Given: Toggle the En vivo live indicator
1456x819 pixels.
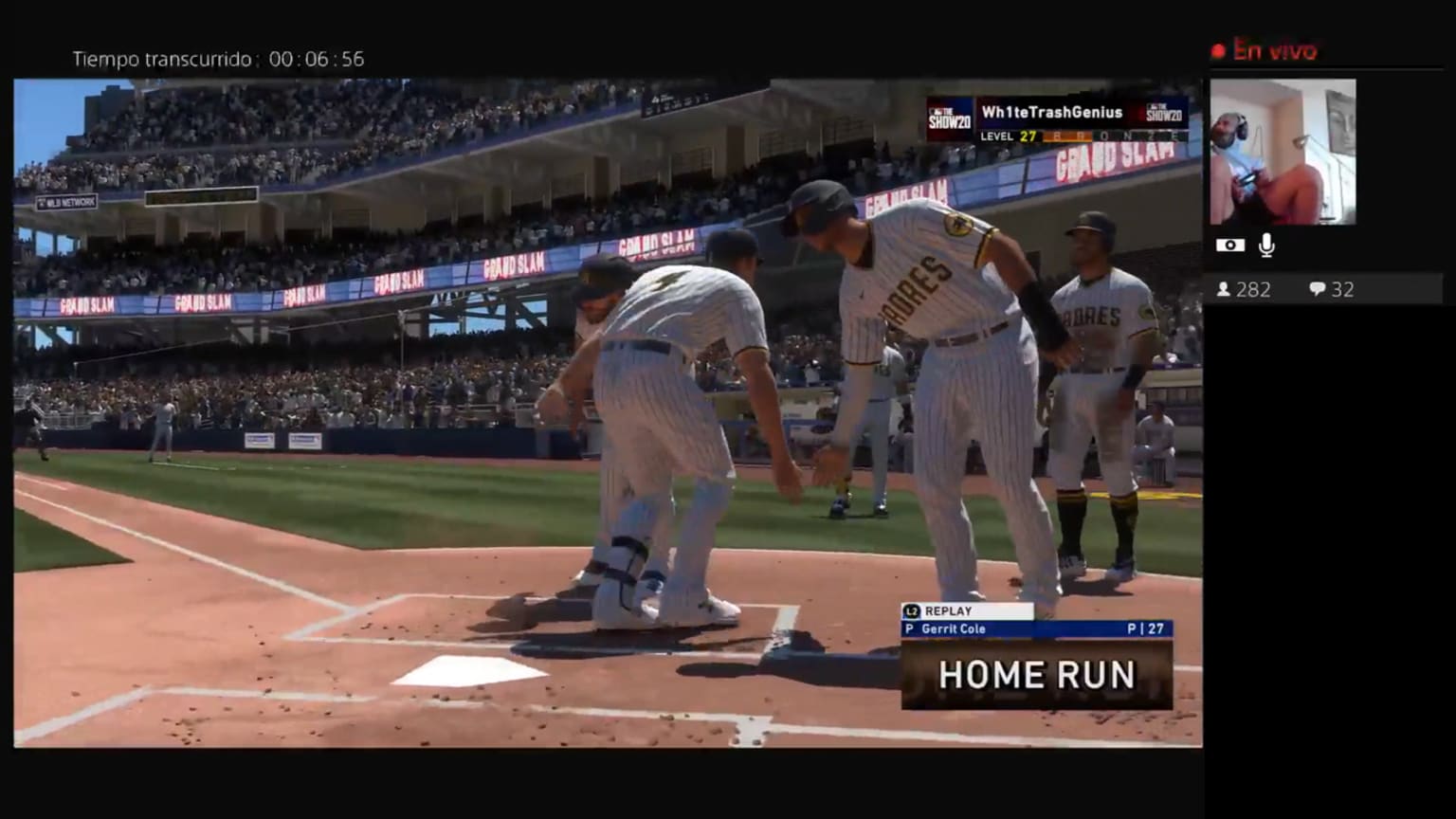Looking at the screenshot, I should point(1275,49).
